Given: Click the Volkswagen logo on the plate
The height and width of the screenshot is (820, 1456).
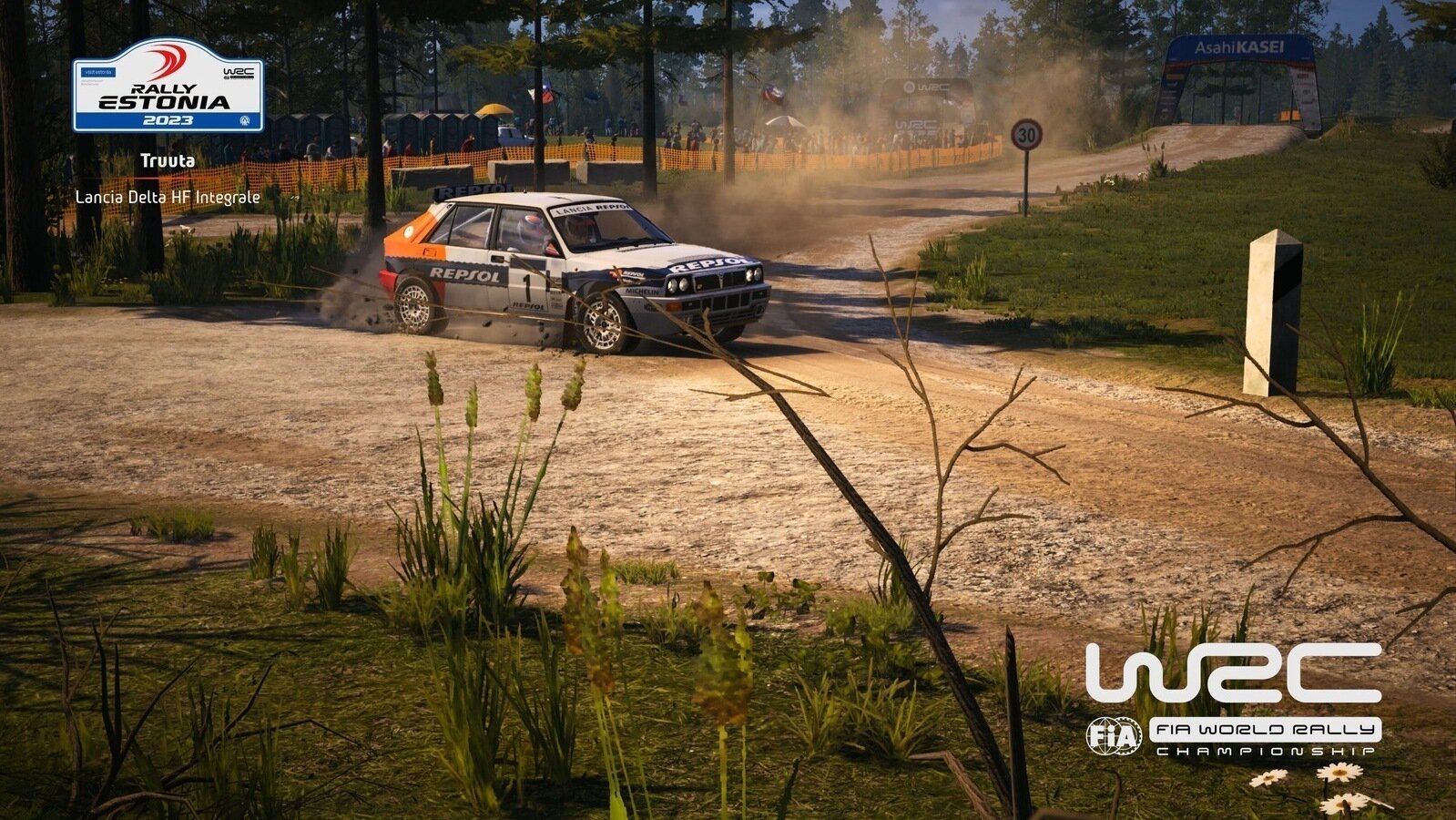Looking at the screenshot, I should (245, 121).
